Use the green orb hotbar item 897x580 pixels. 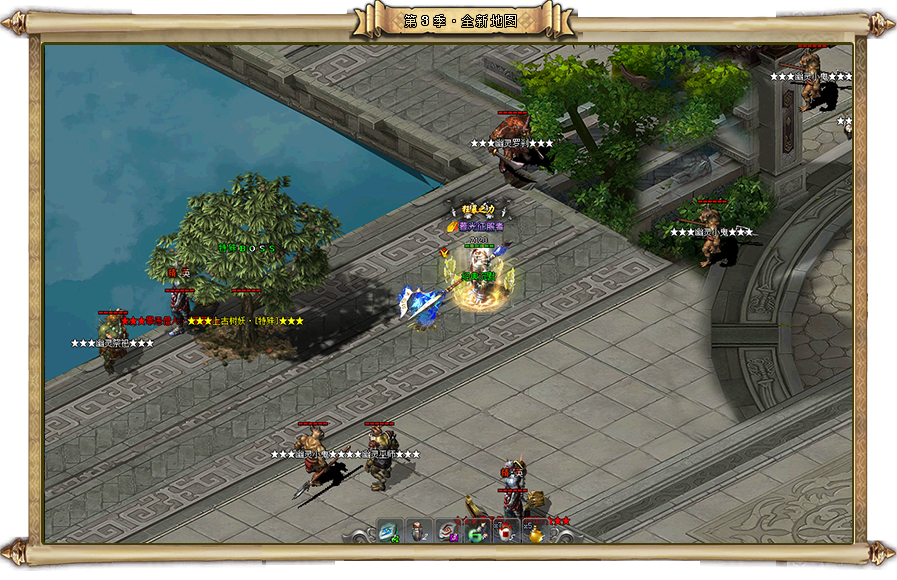(x=478, y=531)
